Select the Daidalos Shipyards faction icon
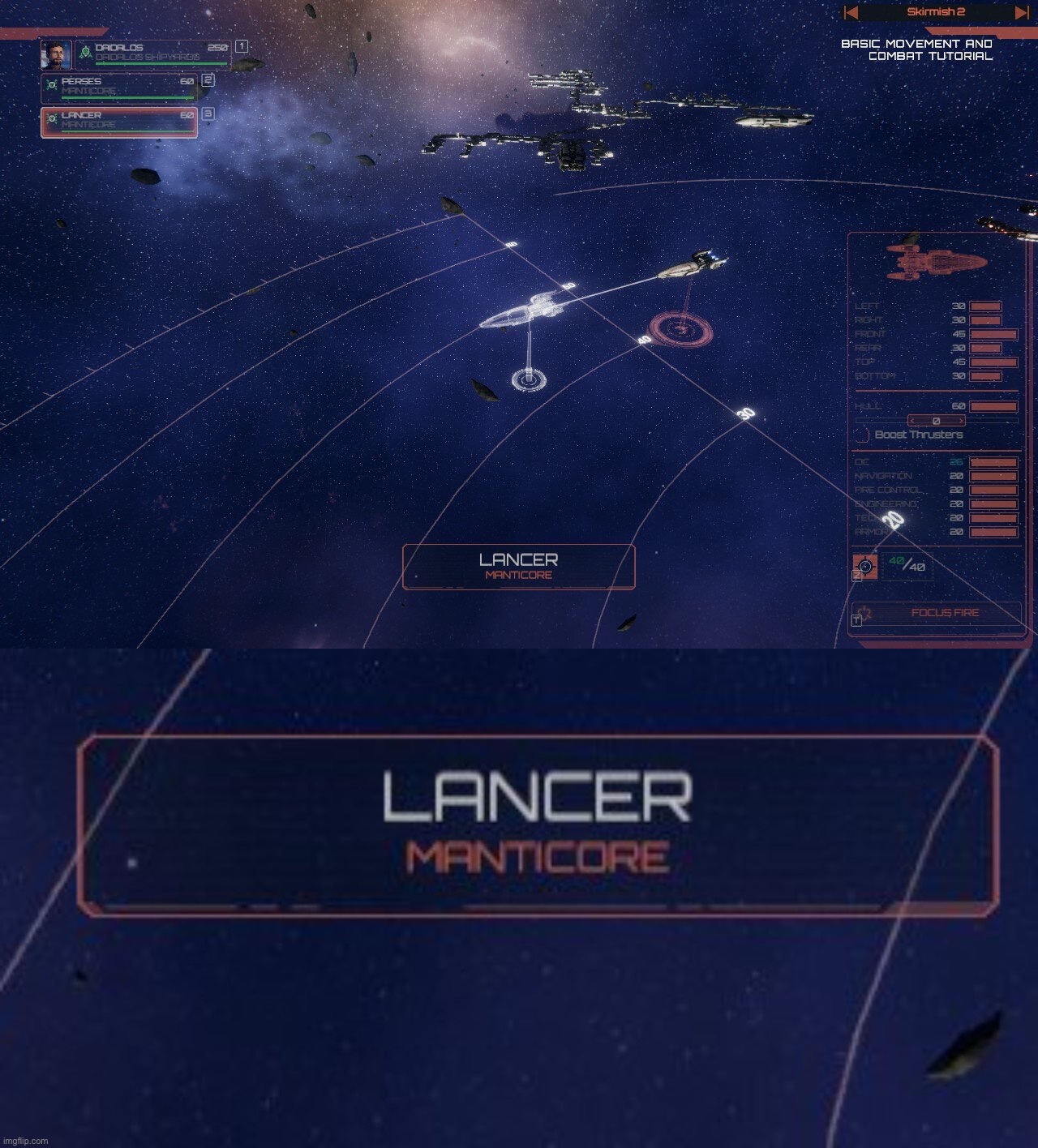This screenshot has width=1038, height=1148. click(85, 52)
